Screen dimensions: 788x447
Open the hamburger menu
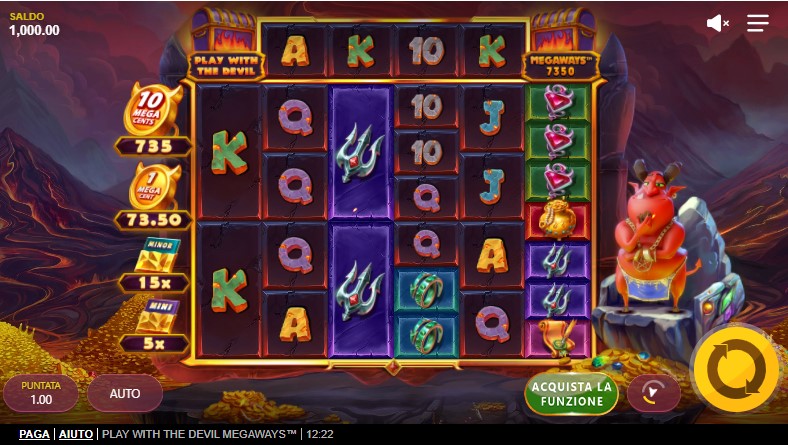pos(758,22)
